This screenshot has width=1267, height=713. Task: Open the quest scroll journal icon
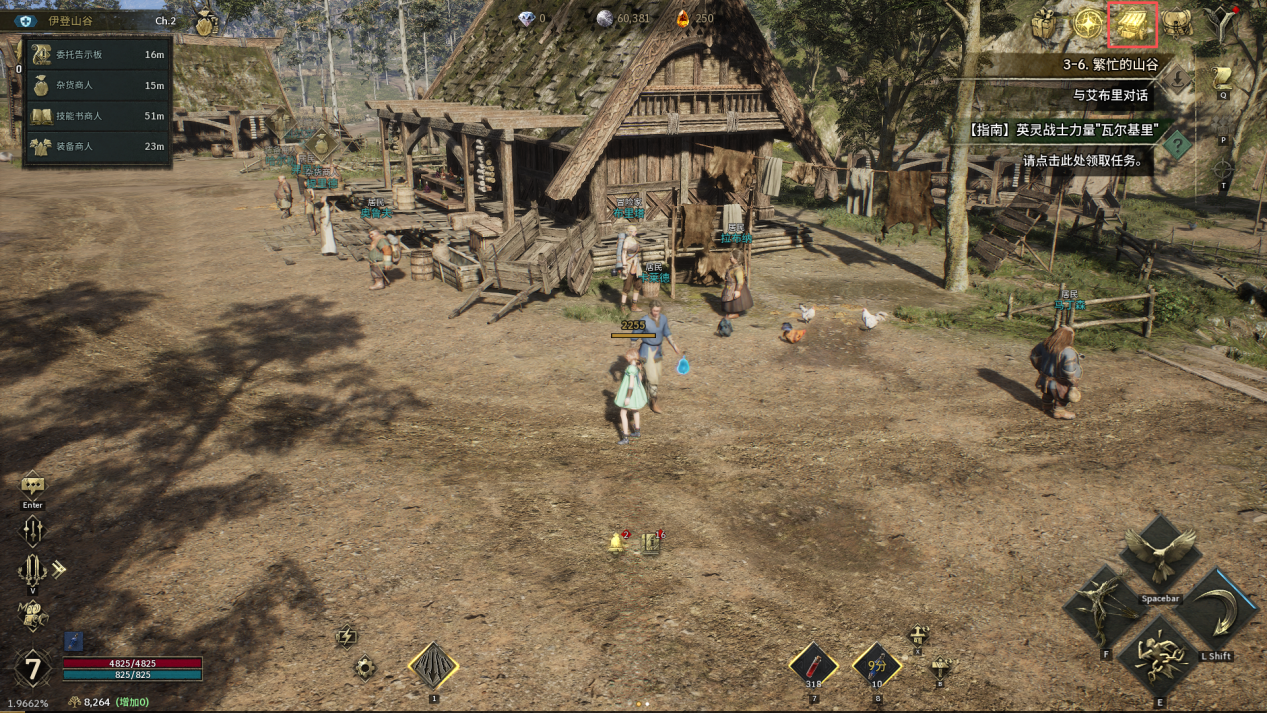[x=1222, y=78]
